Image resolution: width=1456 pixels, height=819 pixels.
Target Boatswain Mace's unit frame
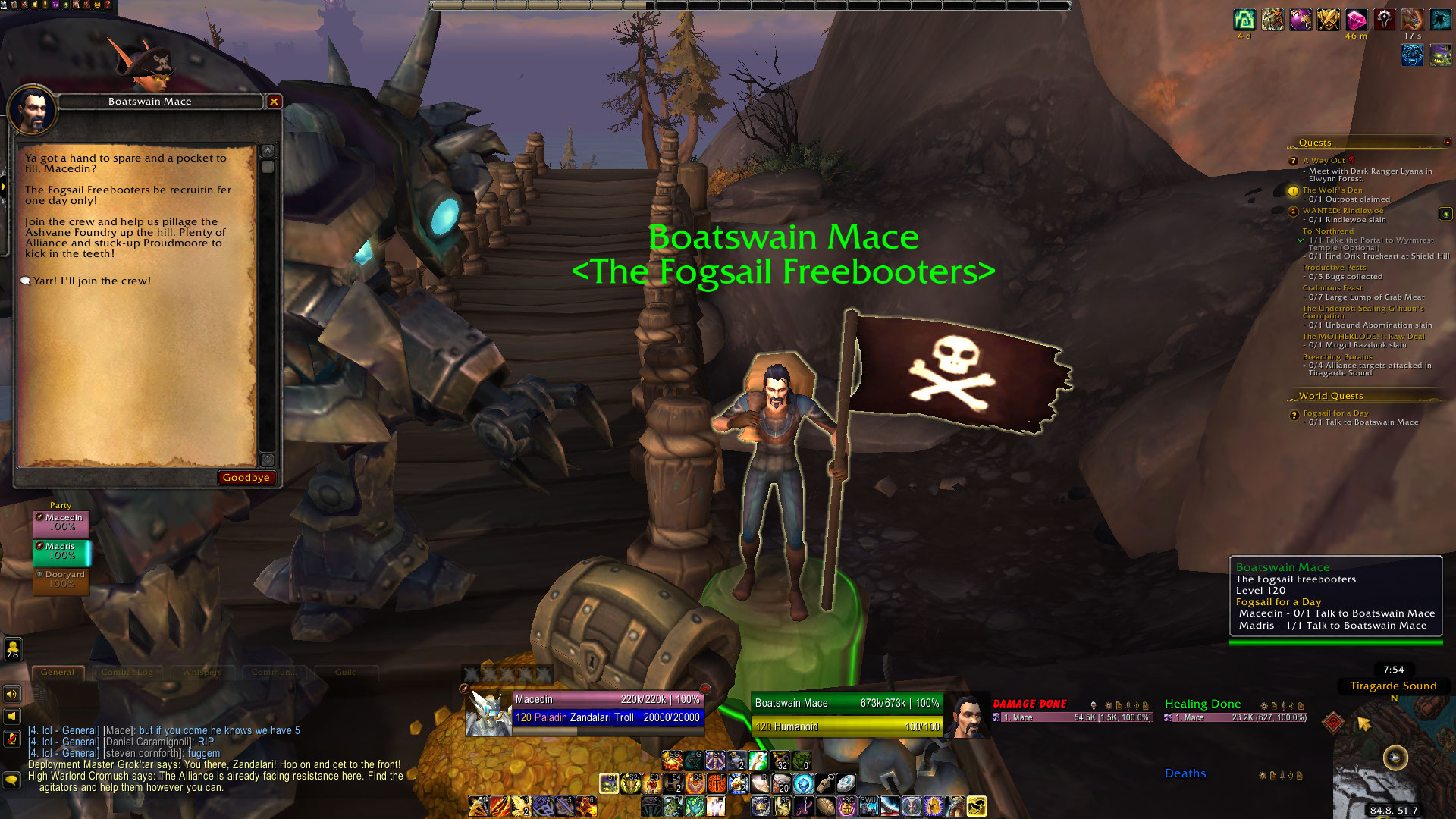coord(846,714)
